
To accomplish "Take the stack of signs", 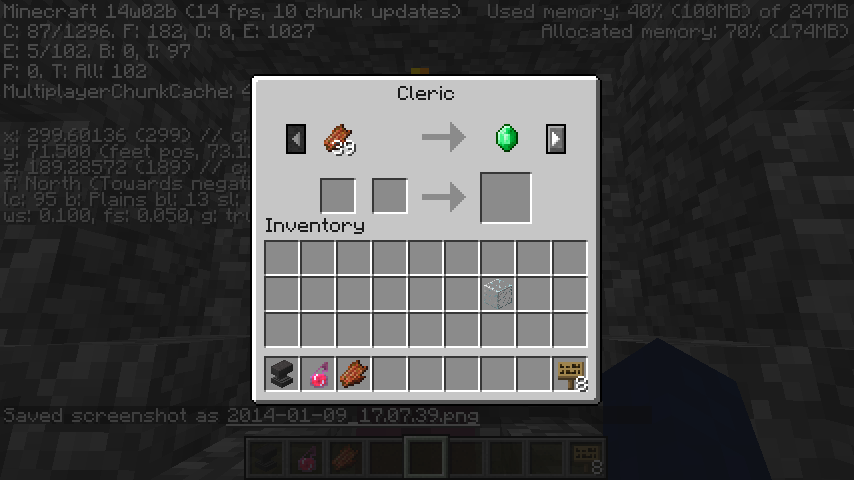I will pyautogui.click(x=570, y=374).
